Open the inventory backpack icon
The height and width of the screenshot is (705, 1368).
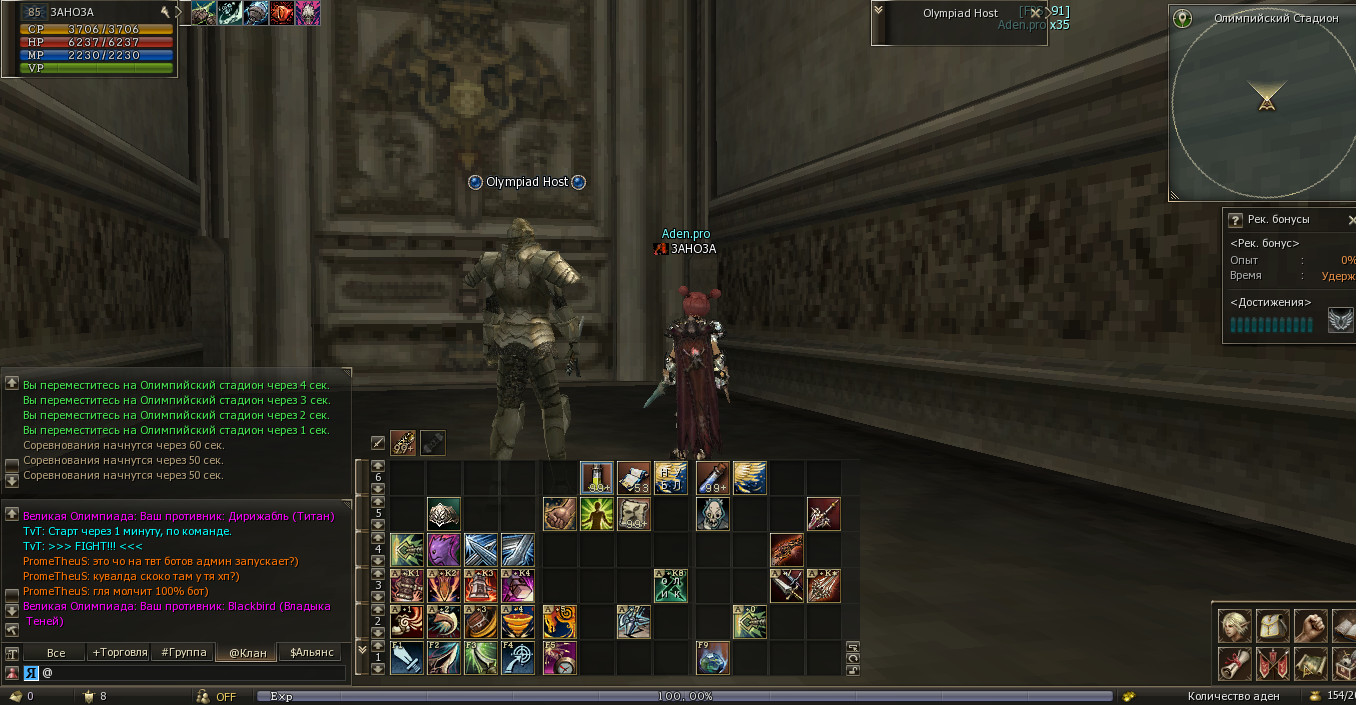(x=1271, y=625)
